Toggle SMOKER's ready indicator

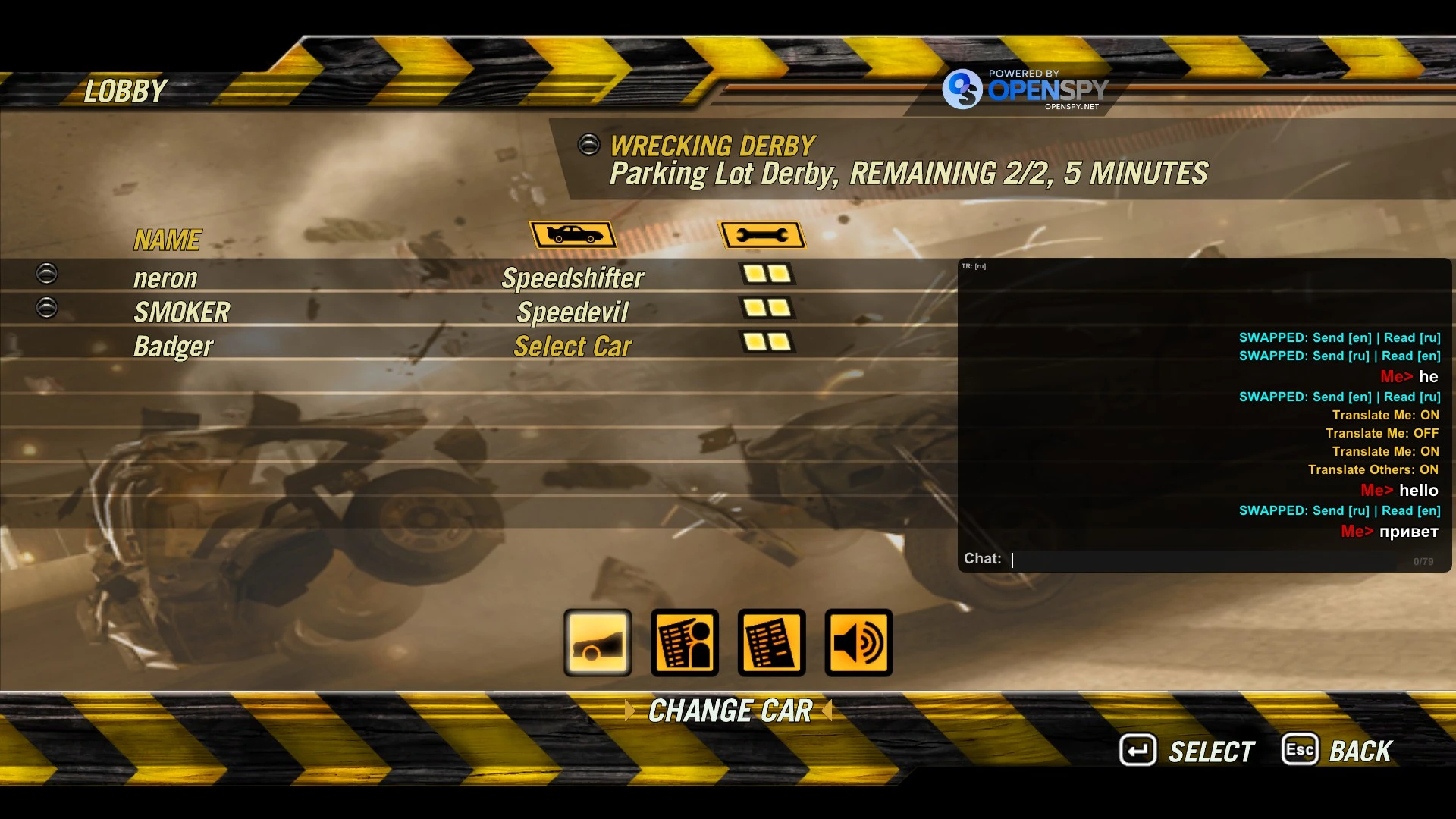[46, 308]
